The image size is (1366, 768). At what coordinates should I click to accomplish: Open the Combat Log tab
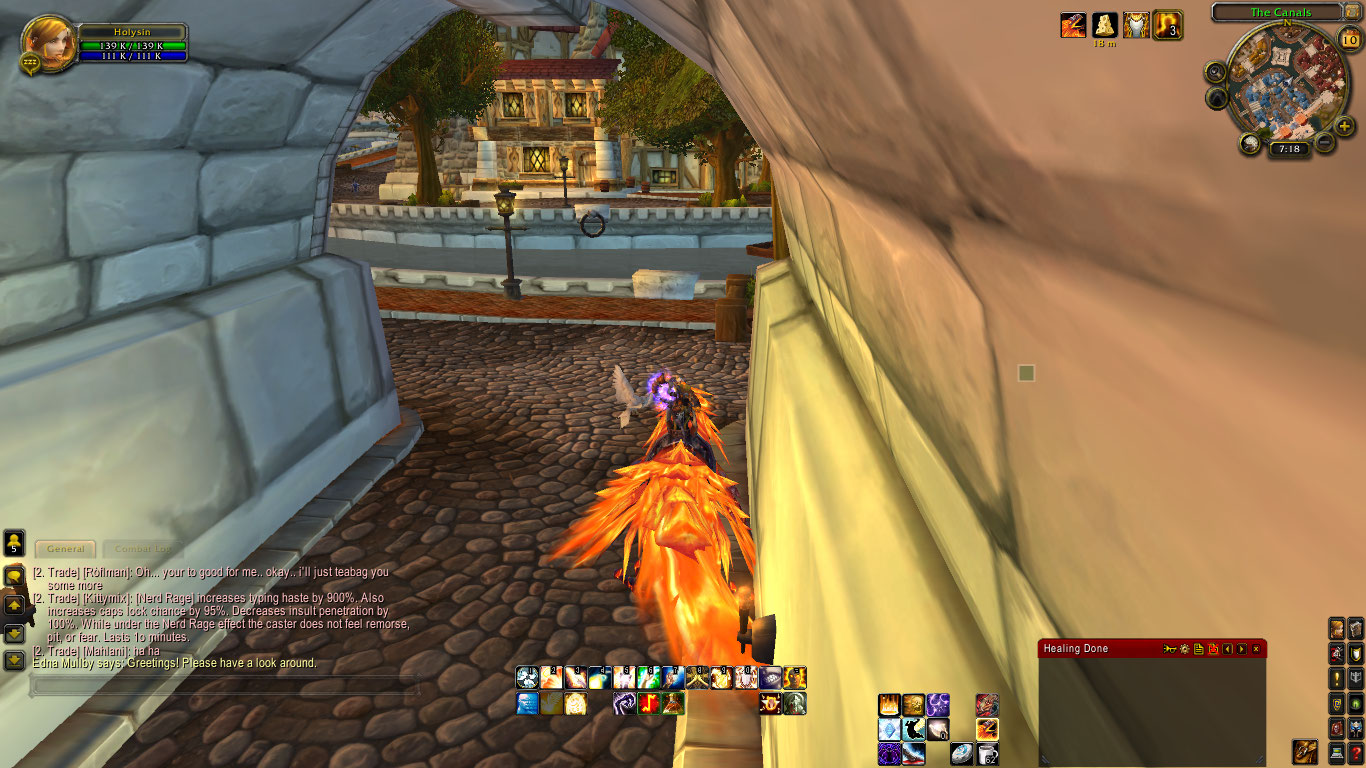[142, 549]
